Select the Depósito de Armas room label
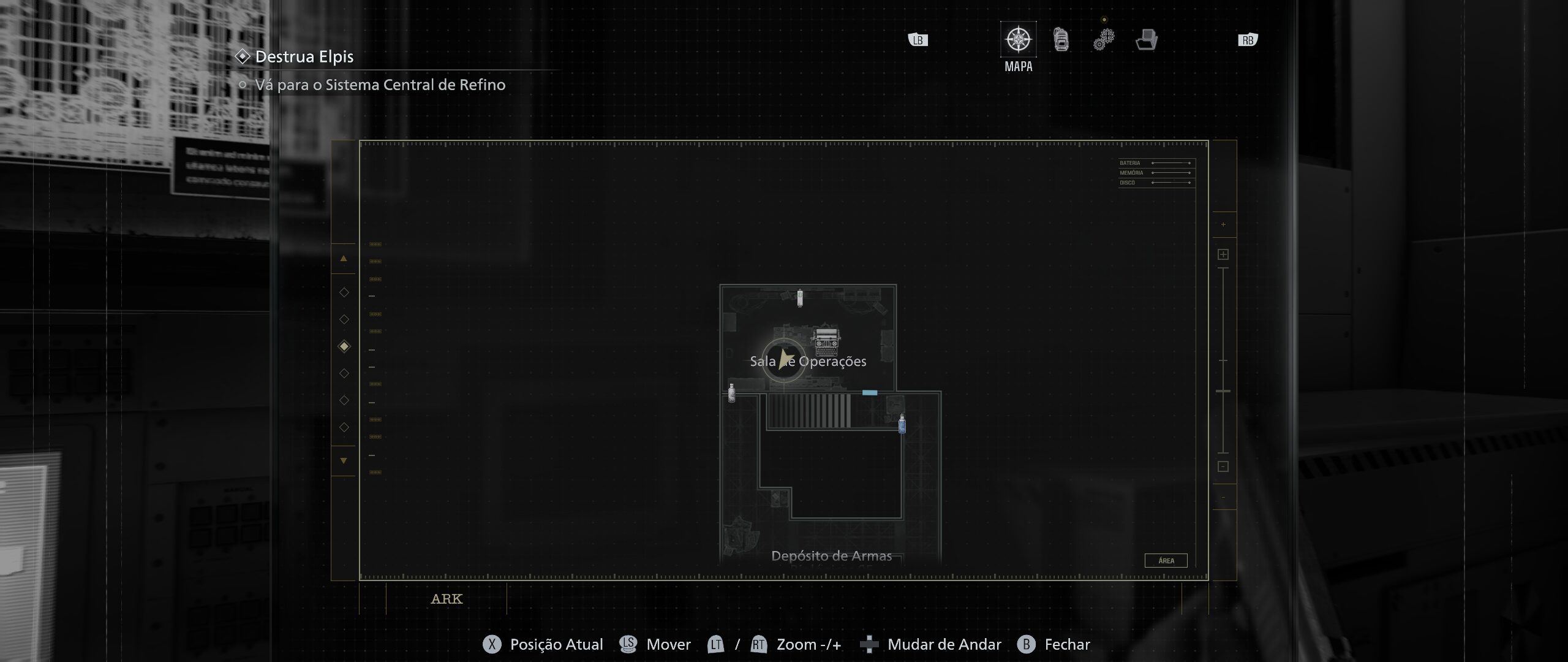The image size is (1568, 662). click(x=831, y=556)
